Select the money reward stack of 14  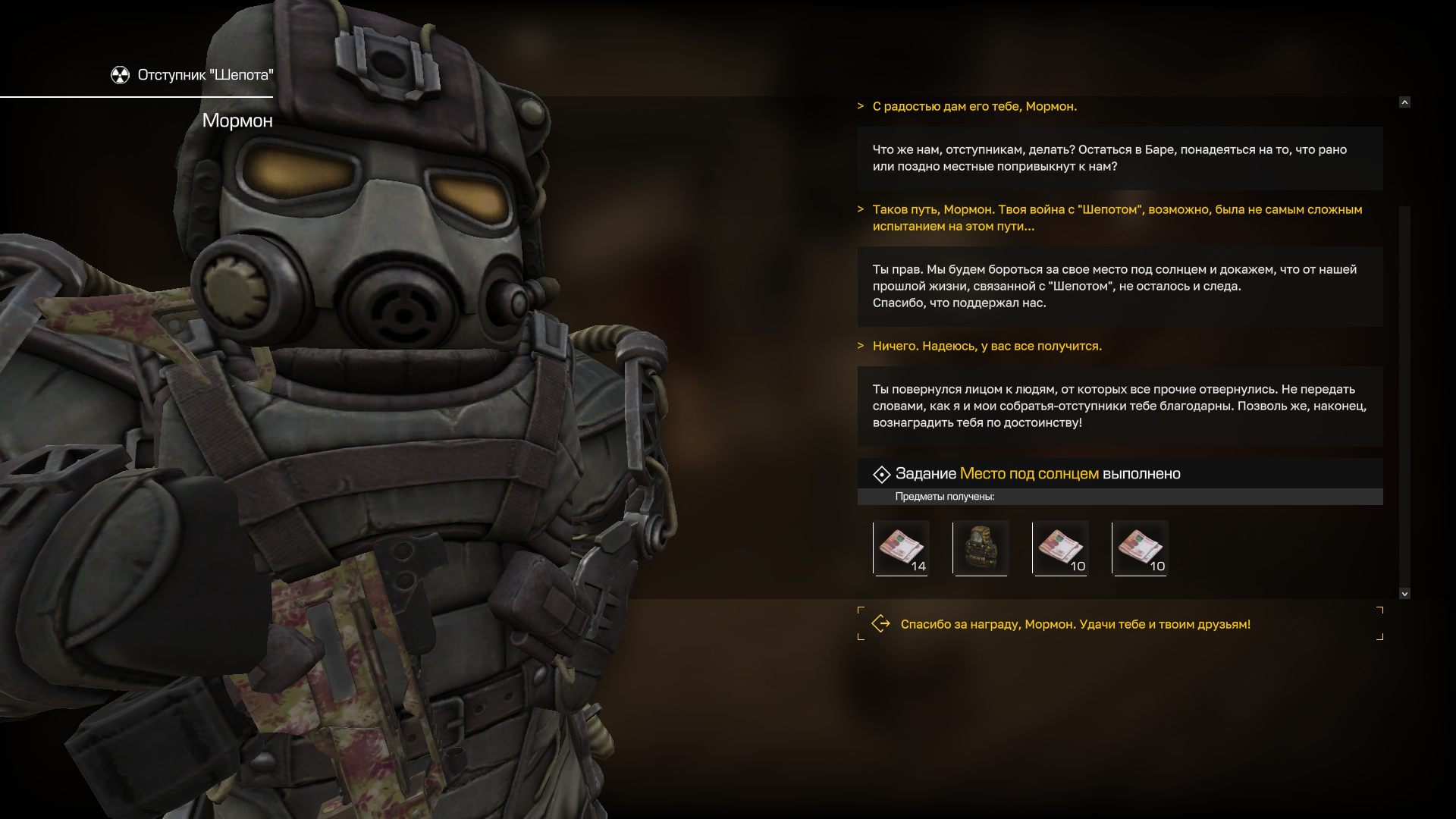pos(901,548)
